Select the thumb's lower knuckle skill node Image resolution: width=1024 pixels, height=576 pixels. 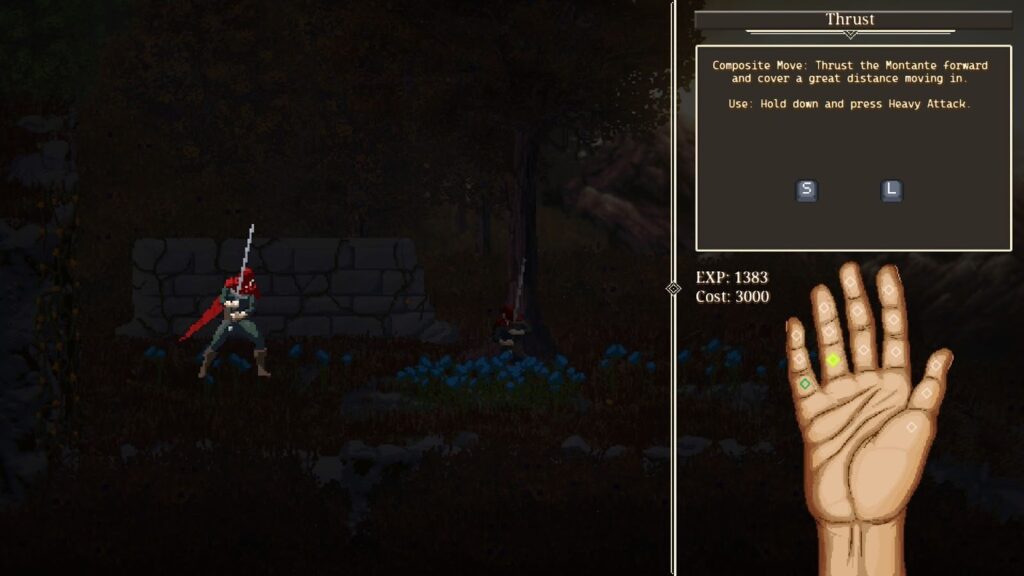[927, 394]
